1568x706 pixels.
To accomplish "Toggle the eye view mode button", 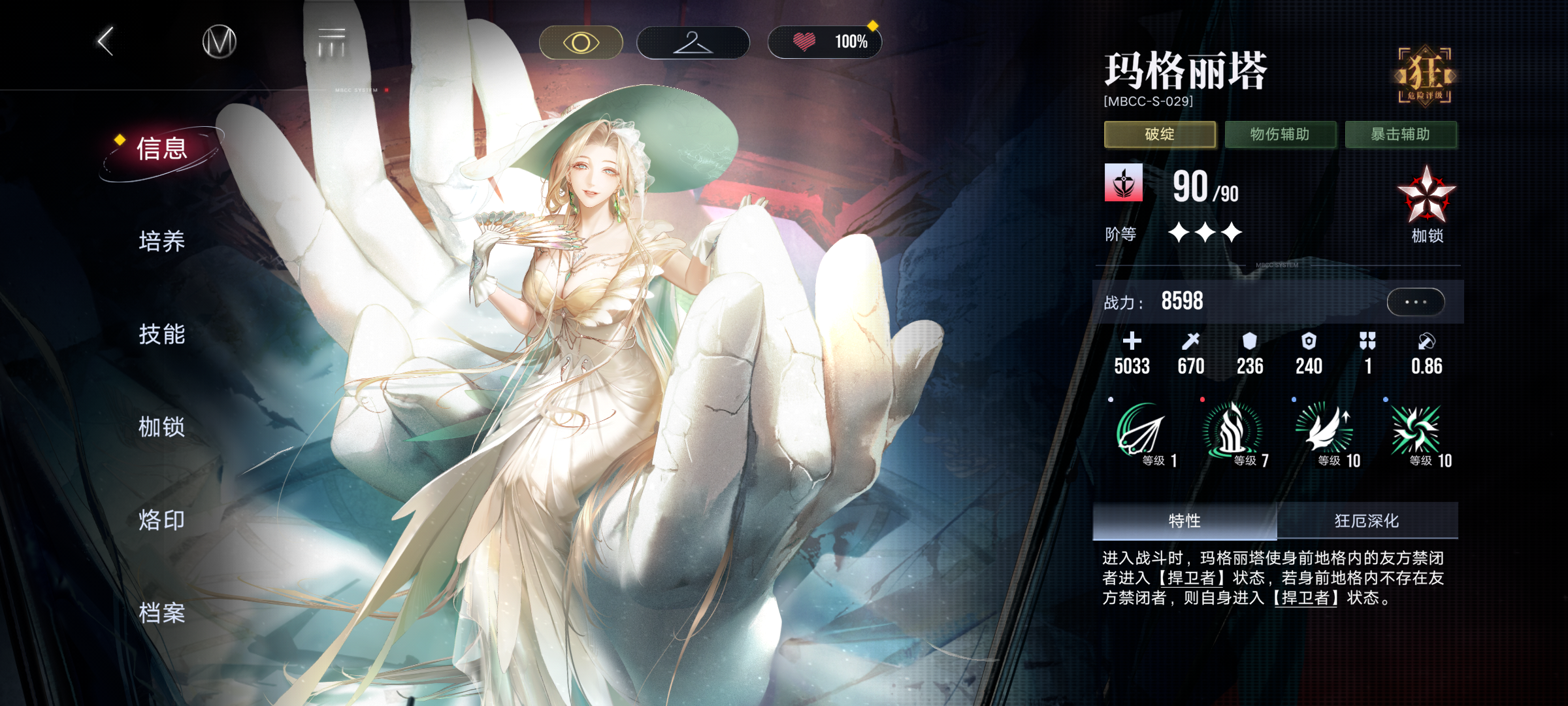I will (x=581, y=43).
